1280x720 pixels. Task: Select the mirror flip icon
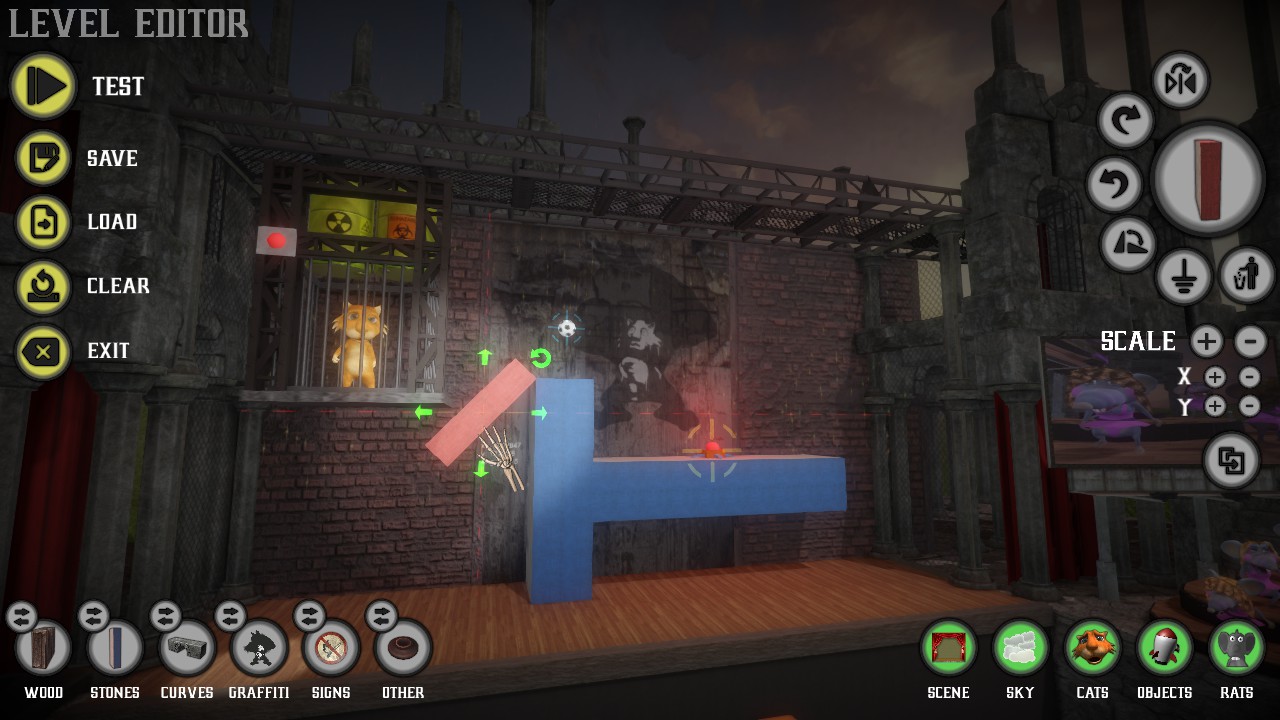coord(1180,81)
